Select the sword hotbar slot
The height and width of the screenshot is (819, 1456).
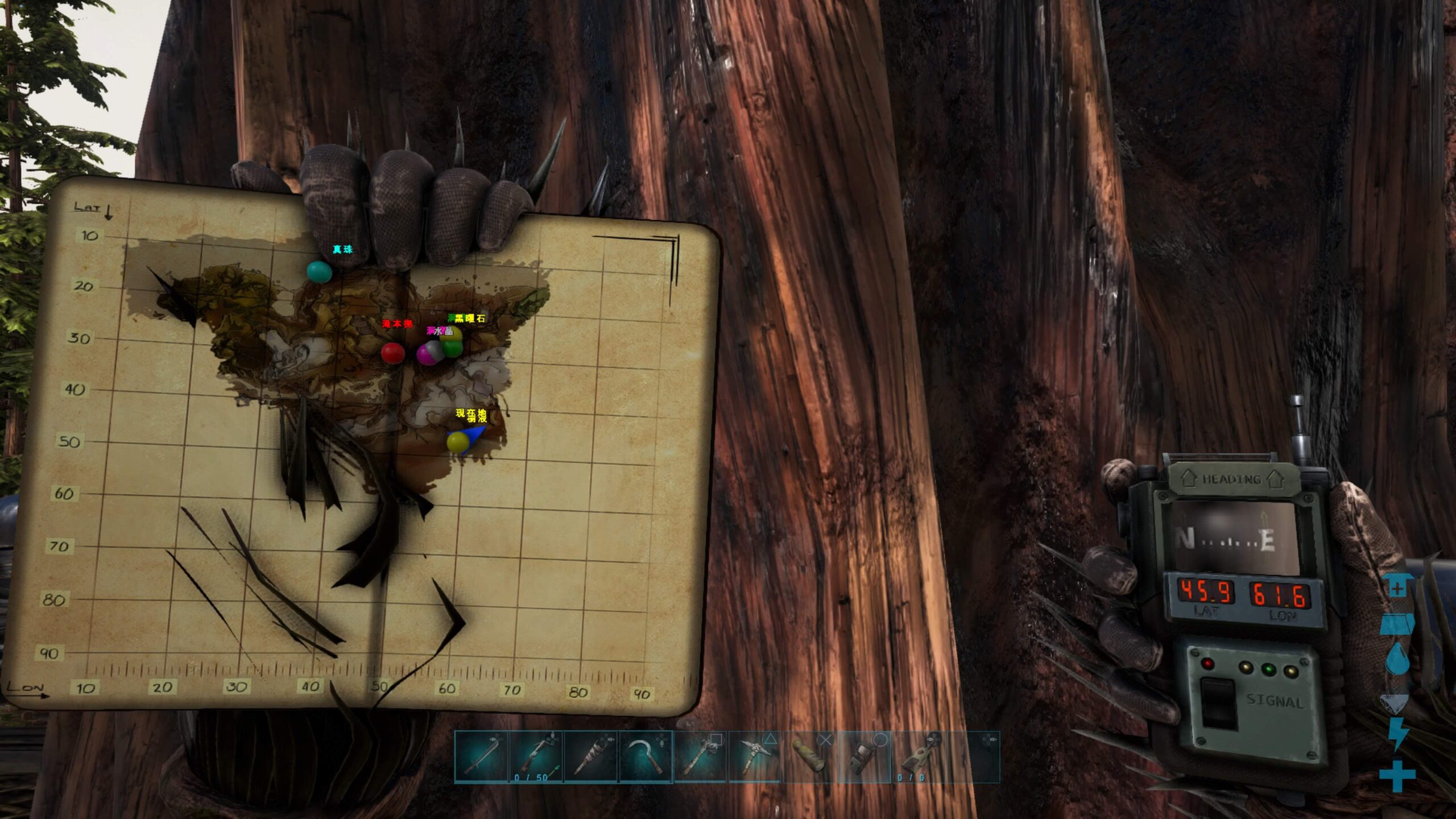[481, 757]
